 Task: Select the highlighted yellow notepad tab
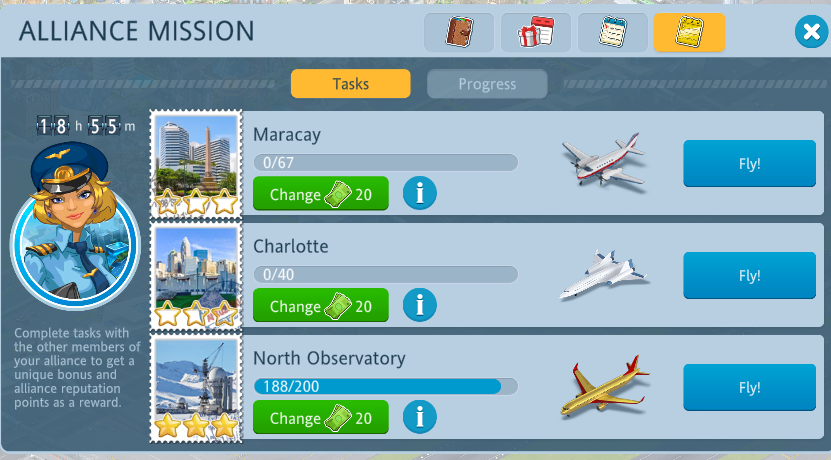[689, 32]
